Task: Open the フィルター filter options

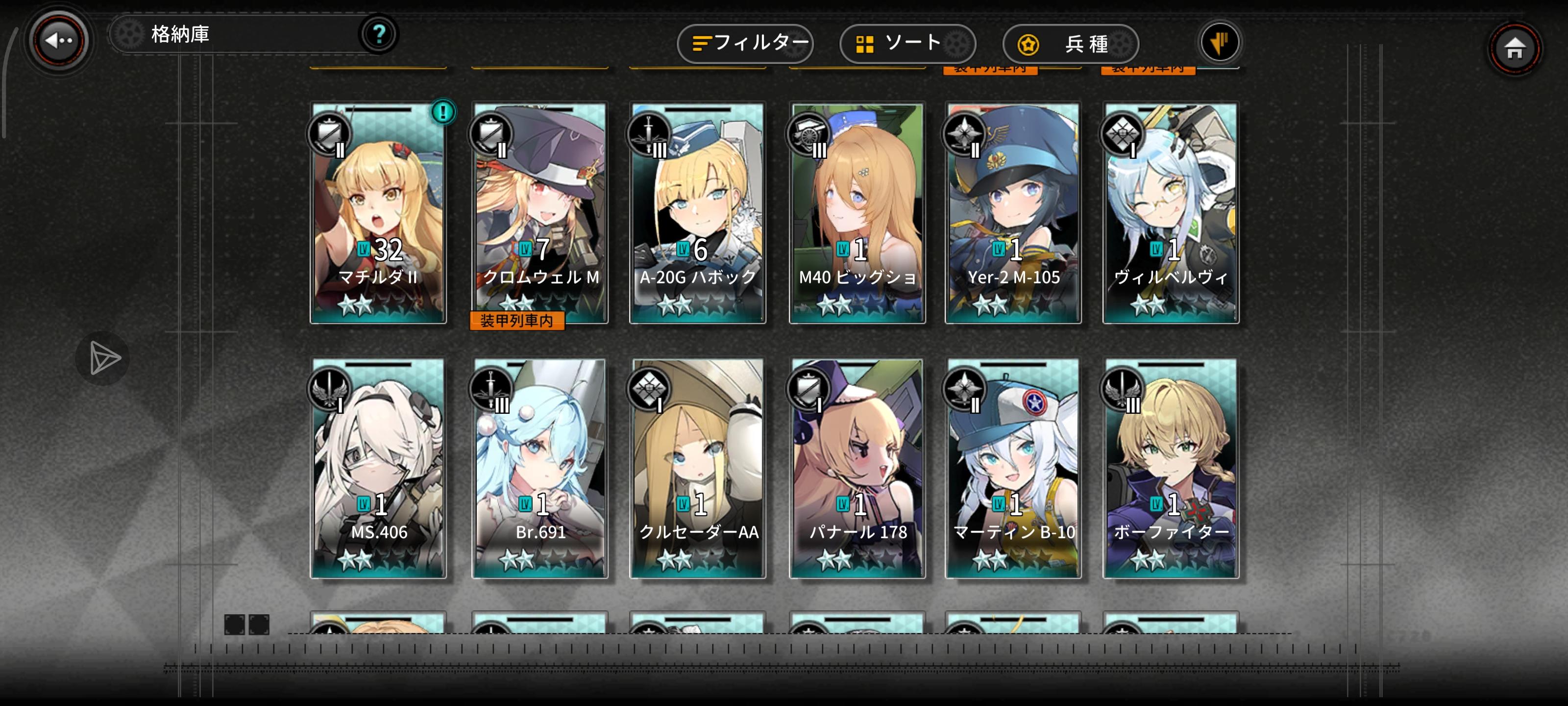Action: coord(745,43)
